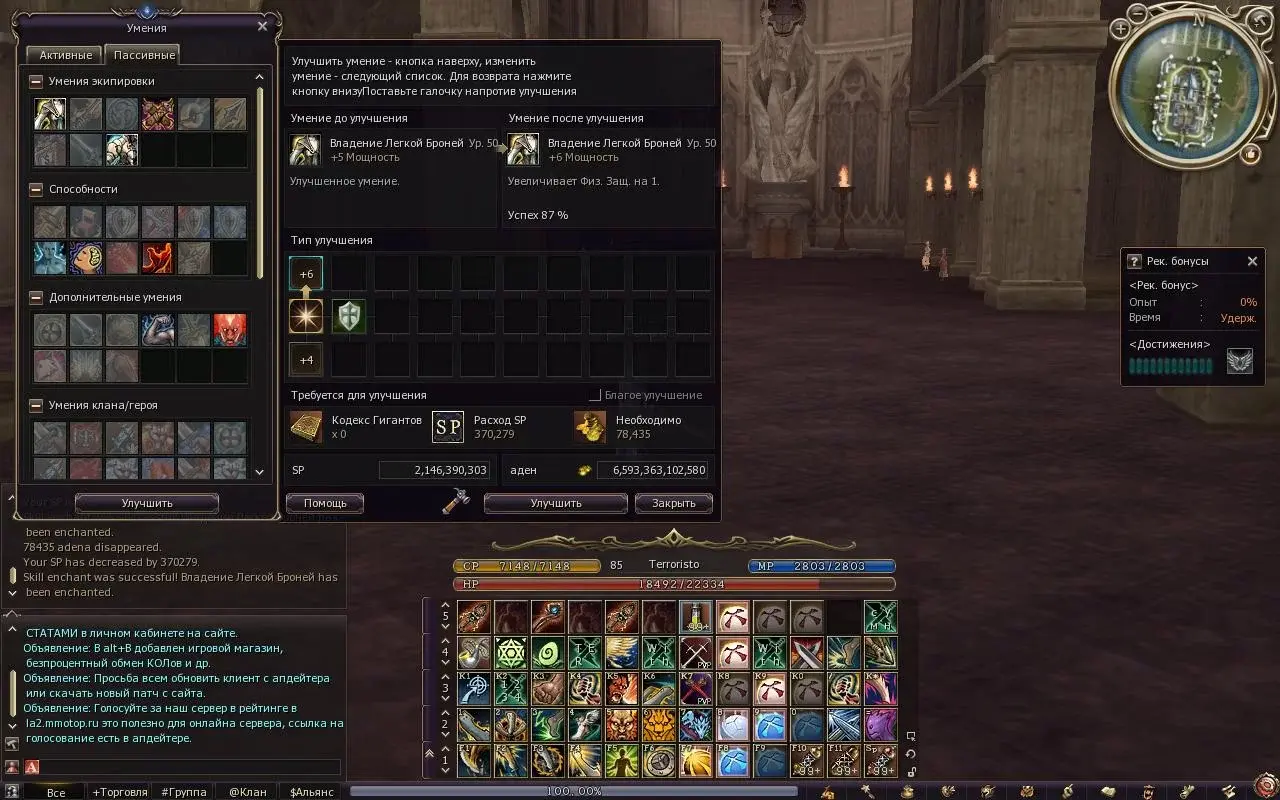Screen dimensions: 1280x800
Task: Close the Рек. бонусы panel
Action: click(1252, 261)
